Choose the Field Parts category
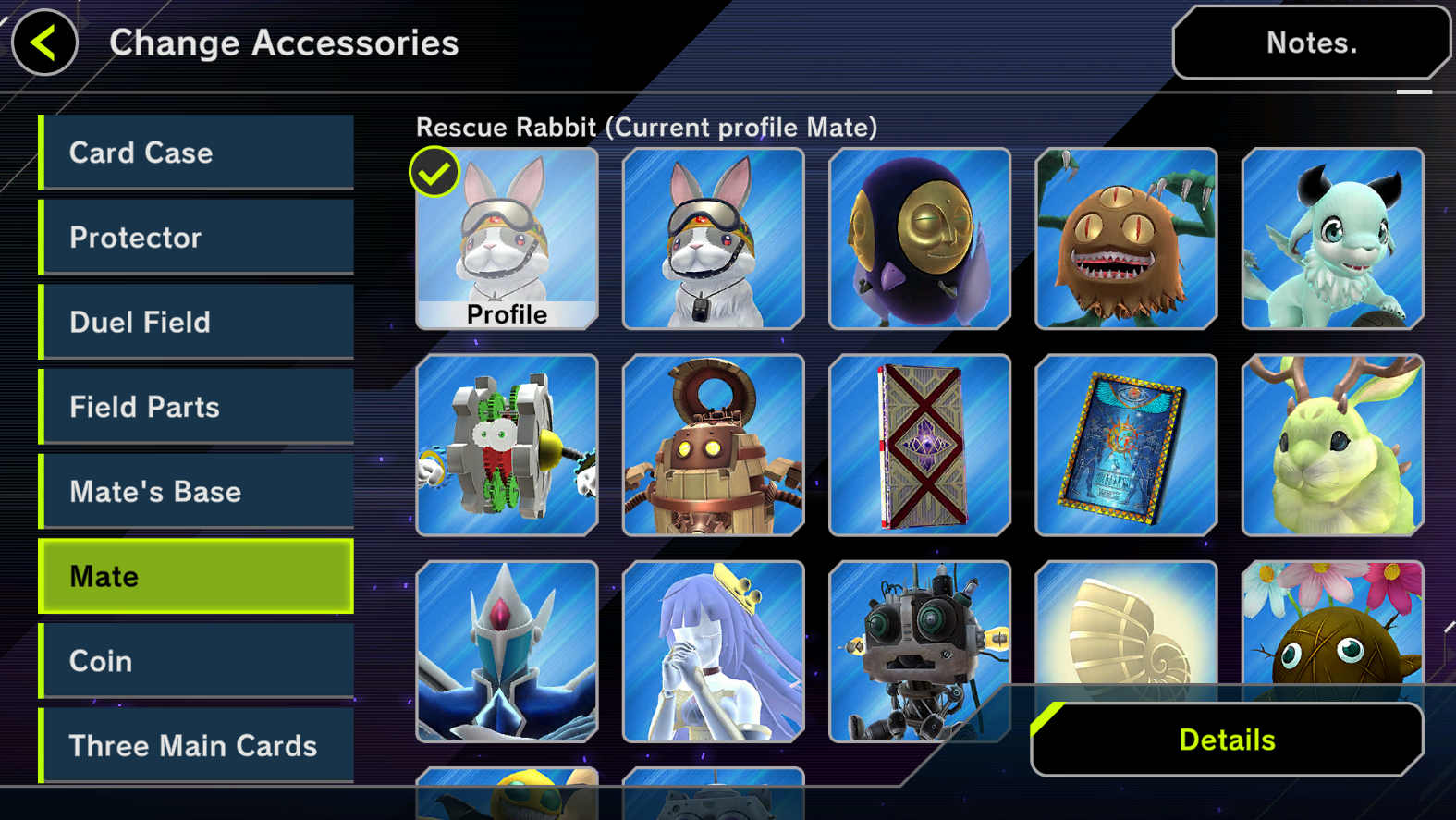 click(197, 407)
